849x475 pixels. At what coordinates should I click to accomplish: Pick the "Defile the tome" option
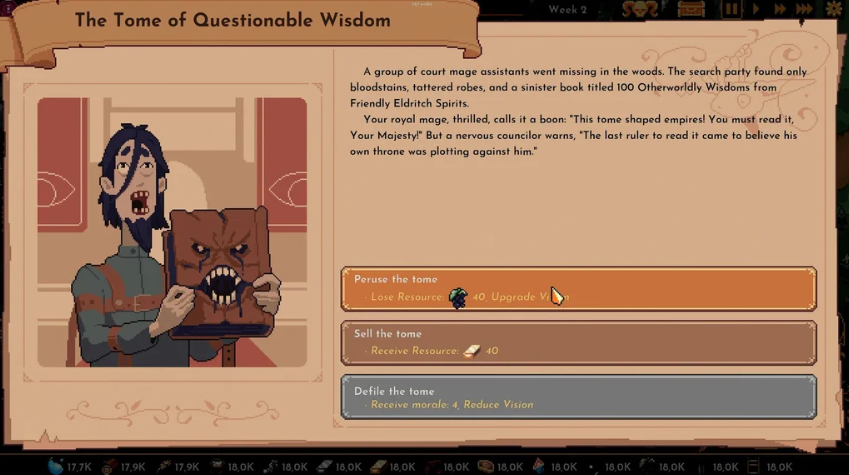pyautogui.click(x=578, y=397)
